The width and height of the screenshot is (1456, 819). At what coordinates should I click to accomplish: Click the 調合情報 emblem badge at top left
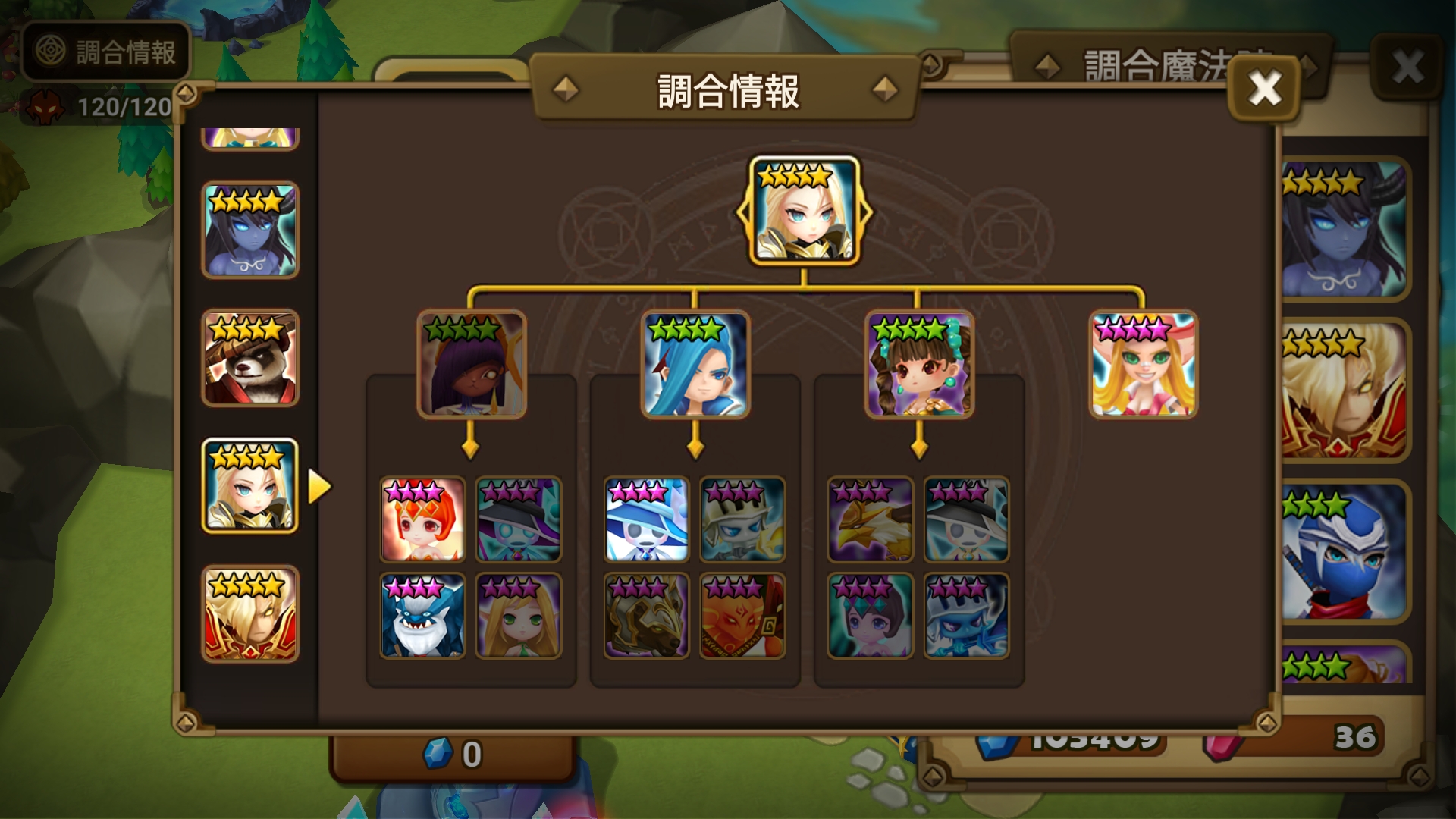(x=105, y=52)
